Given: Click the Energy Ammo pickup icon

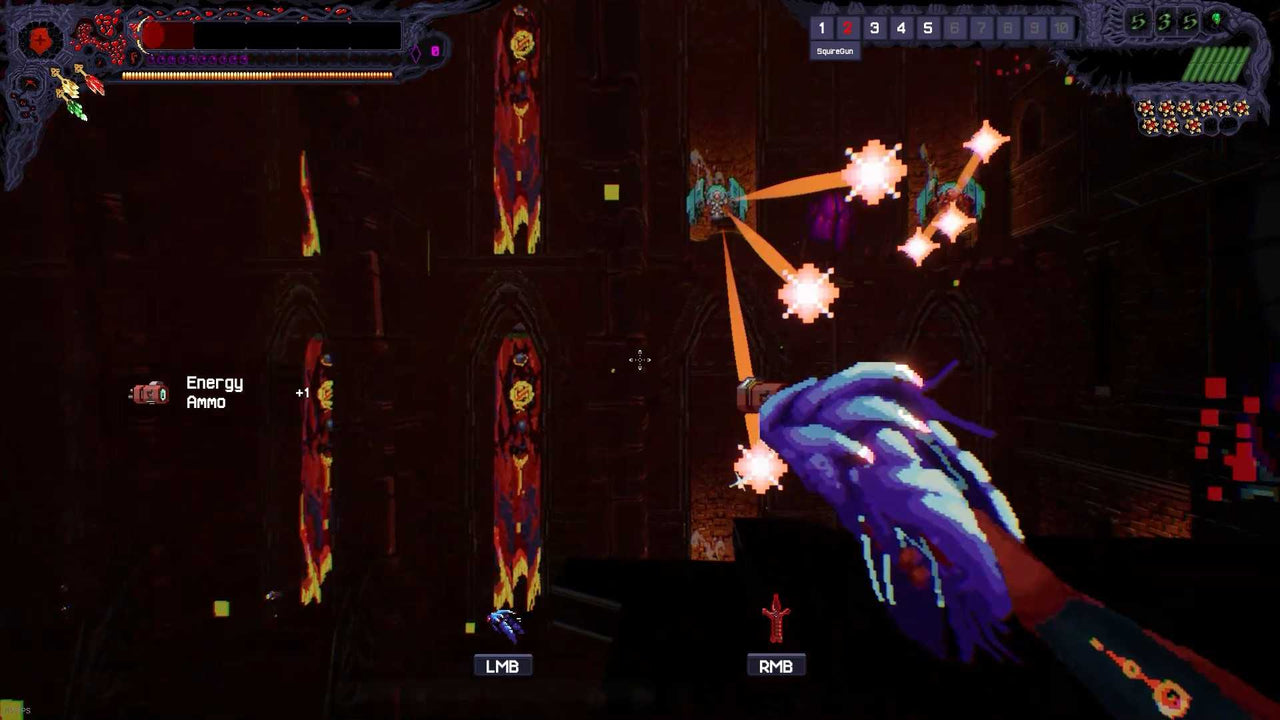Looking at the screenshot, I should pos(151,394).
